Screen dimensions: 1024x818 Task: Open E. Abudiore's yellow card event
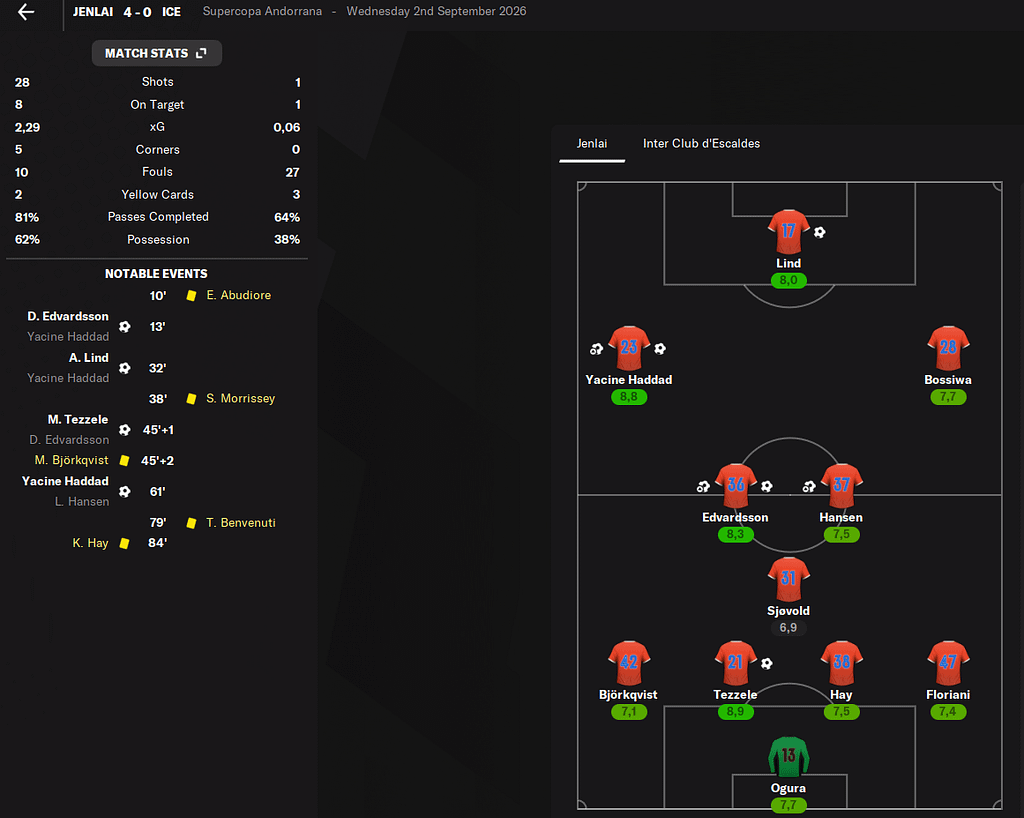click(238, 296)
